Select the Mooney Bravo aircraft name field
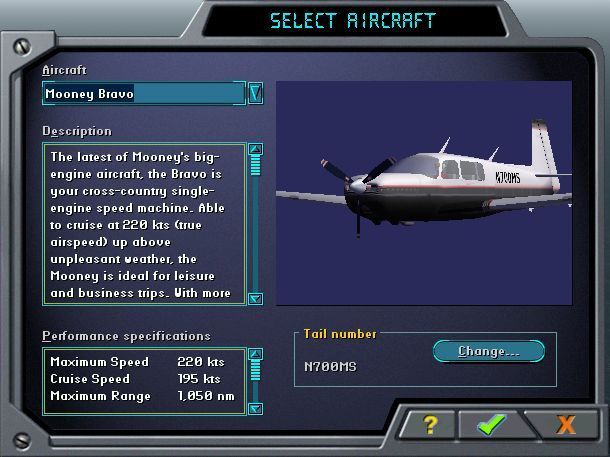The width and height of the screenshot is (610, 457). 143,94
